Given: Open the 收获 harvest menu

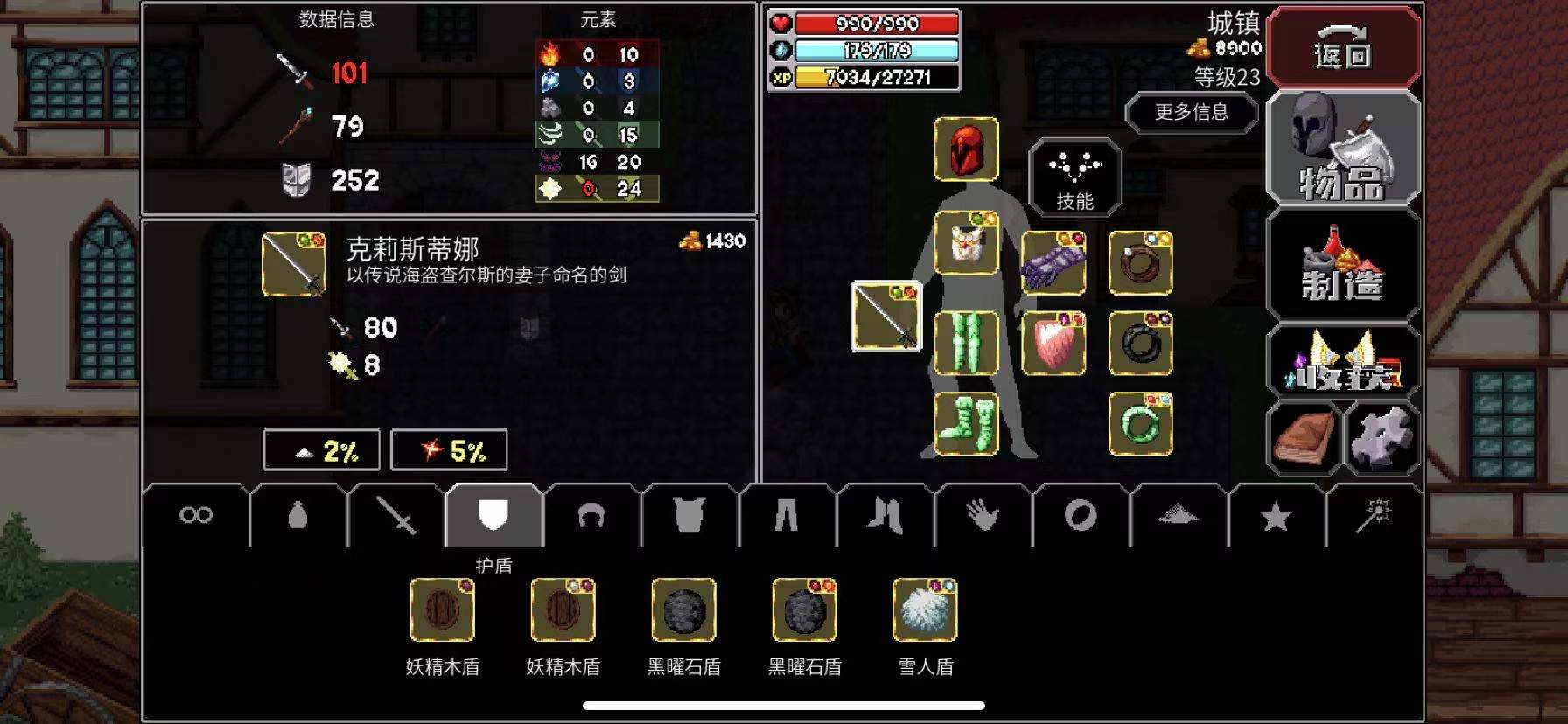Looking at the screenshot, I should 1342,362.
